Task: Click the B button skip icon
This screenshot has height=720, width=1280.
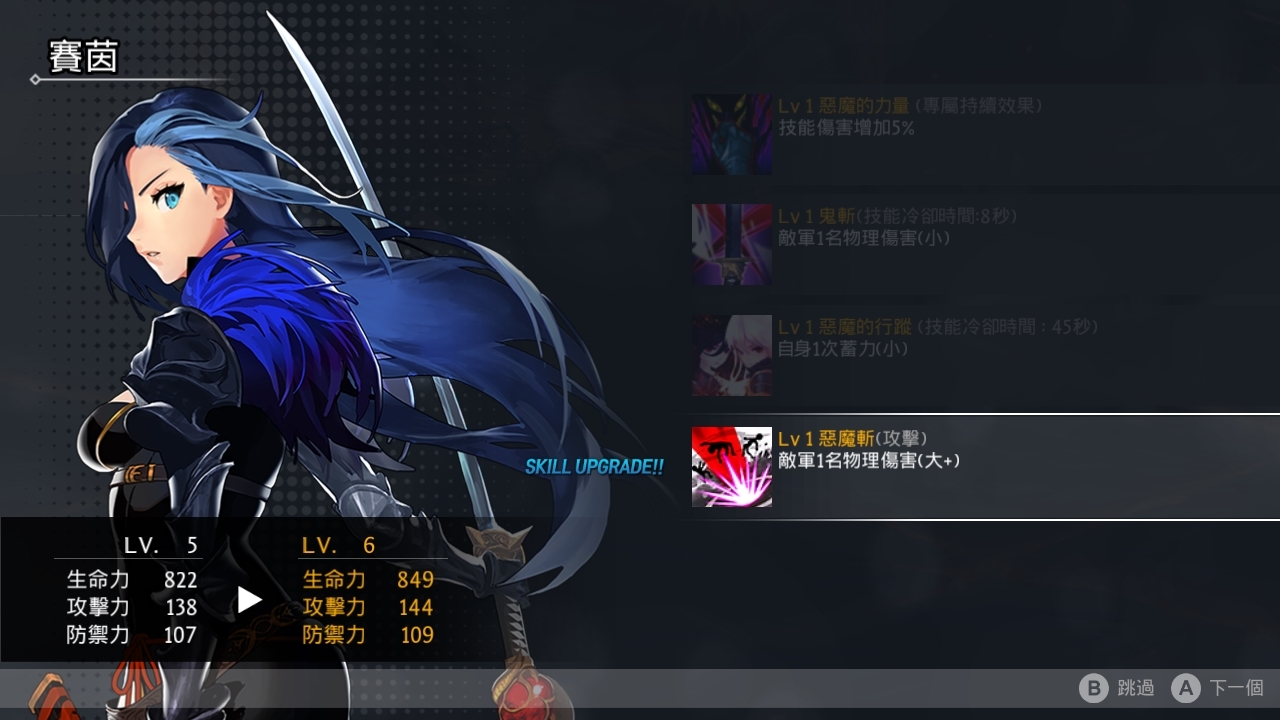Action: pyautogui.click(x=1095, y=688)
